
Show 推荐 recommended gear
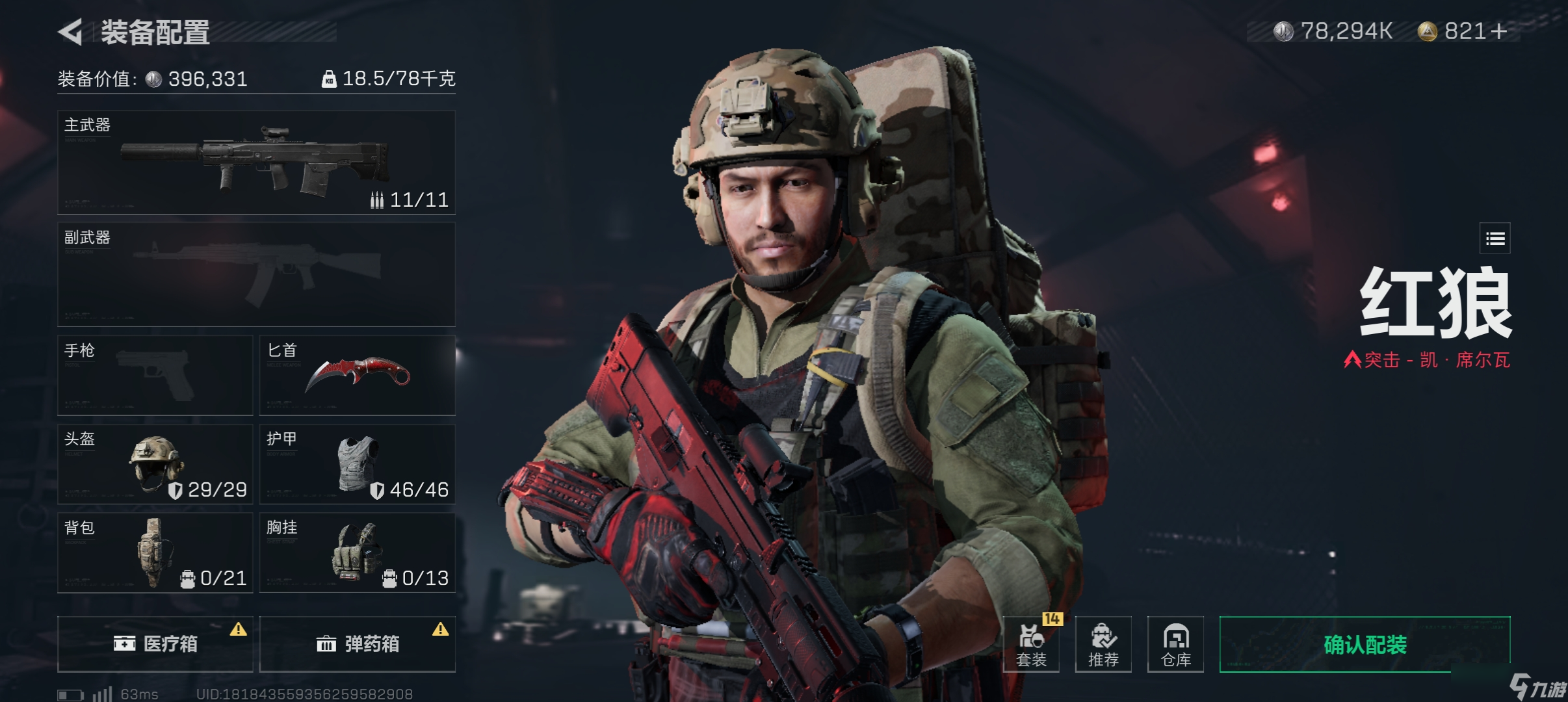[x=1103, y=644]
